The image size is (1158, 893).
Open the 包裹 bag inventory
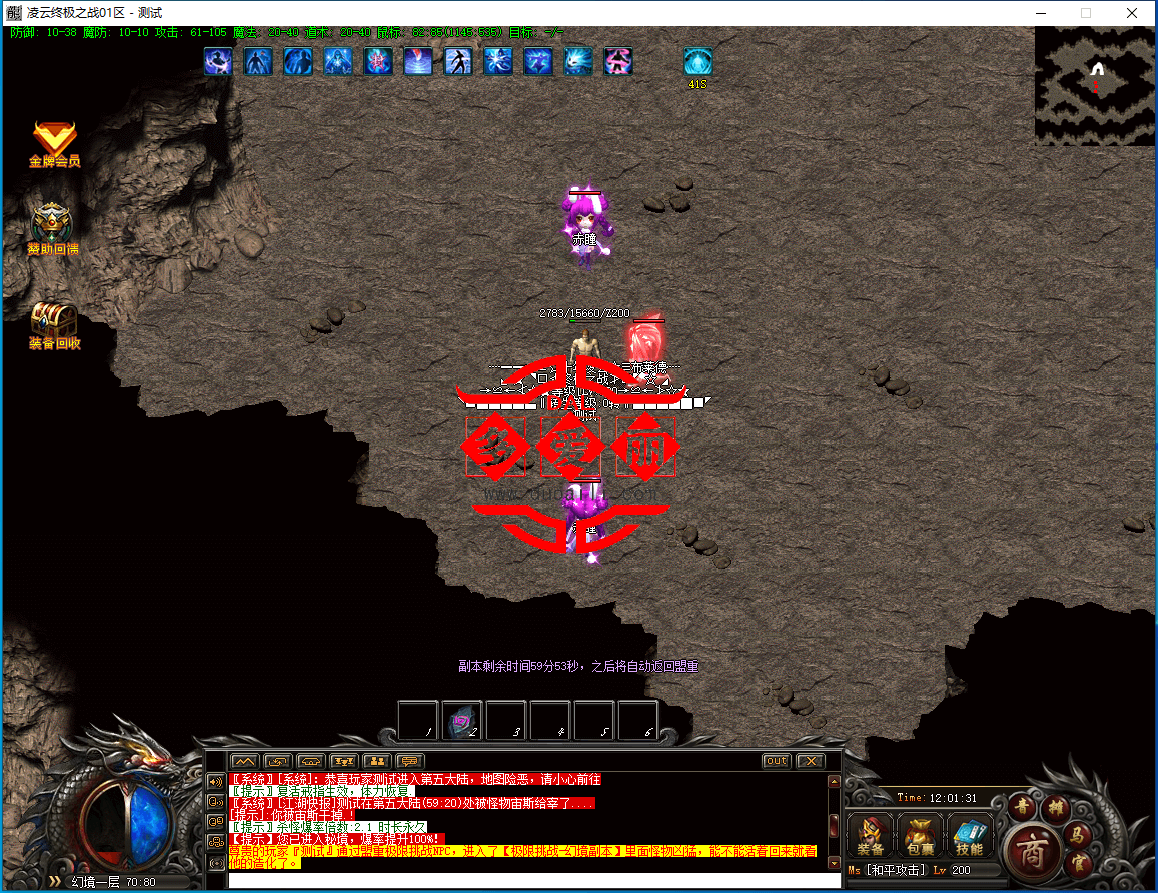(920, 834)
